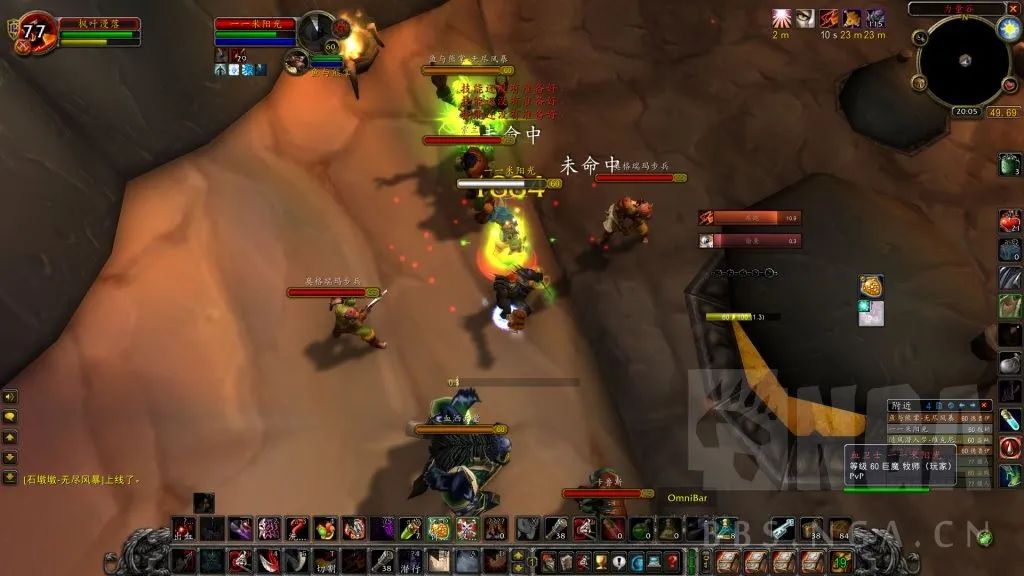Click the gold pouch icon above the nearby list
1024x576 pixels.
pyautogui.click(x=870, y=287)
